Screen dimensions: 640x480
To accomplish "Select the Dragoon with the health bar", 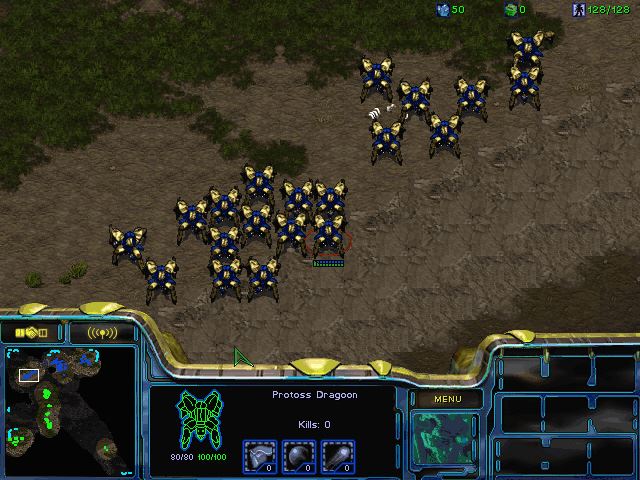I will tap(328, 236).
